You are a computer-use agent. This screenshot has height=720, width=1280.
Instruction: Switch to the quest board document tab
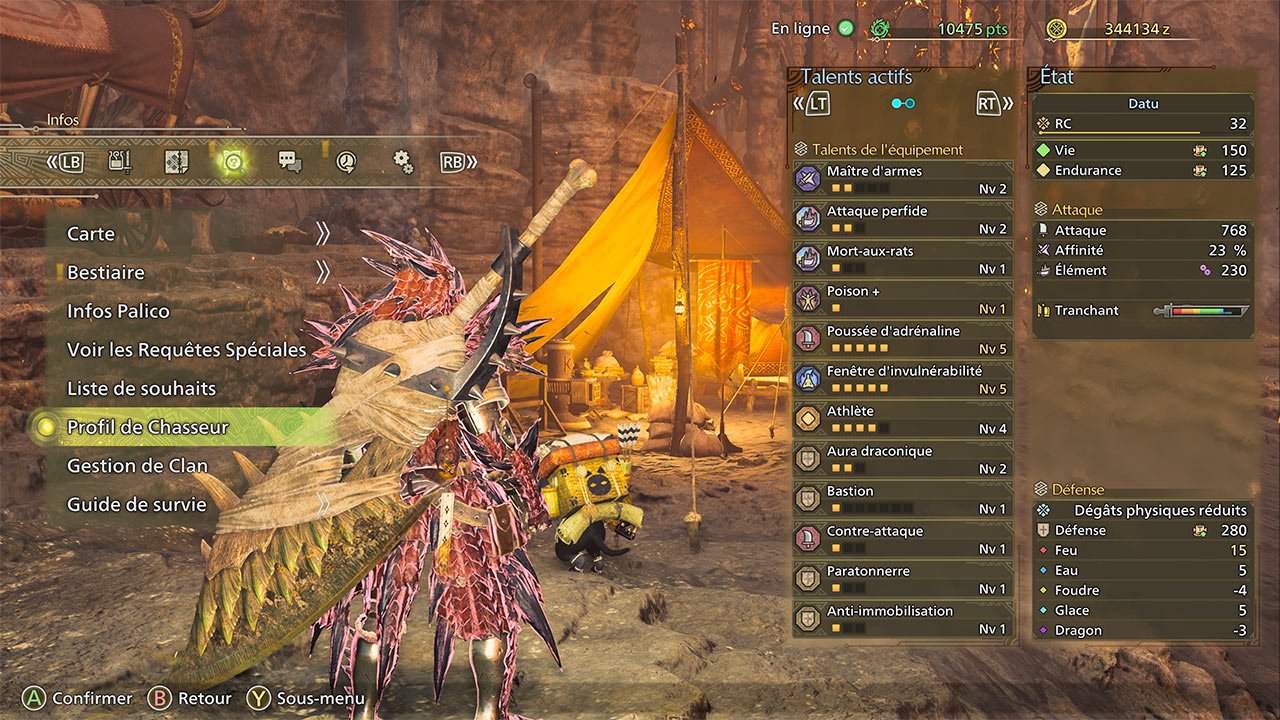[x=176, y=162]
